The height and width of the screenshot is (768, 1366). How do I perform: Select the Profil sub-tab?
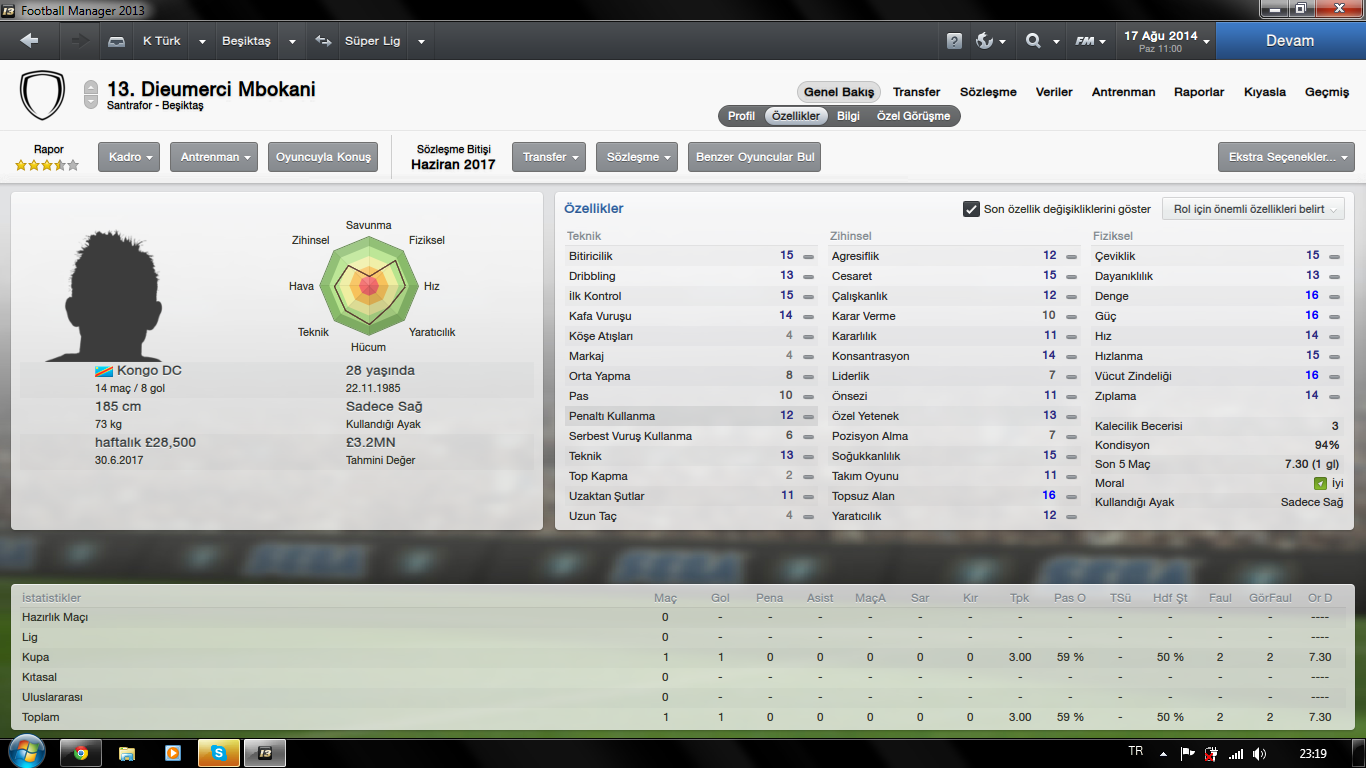point(741,116)
